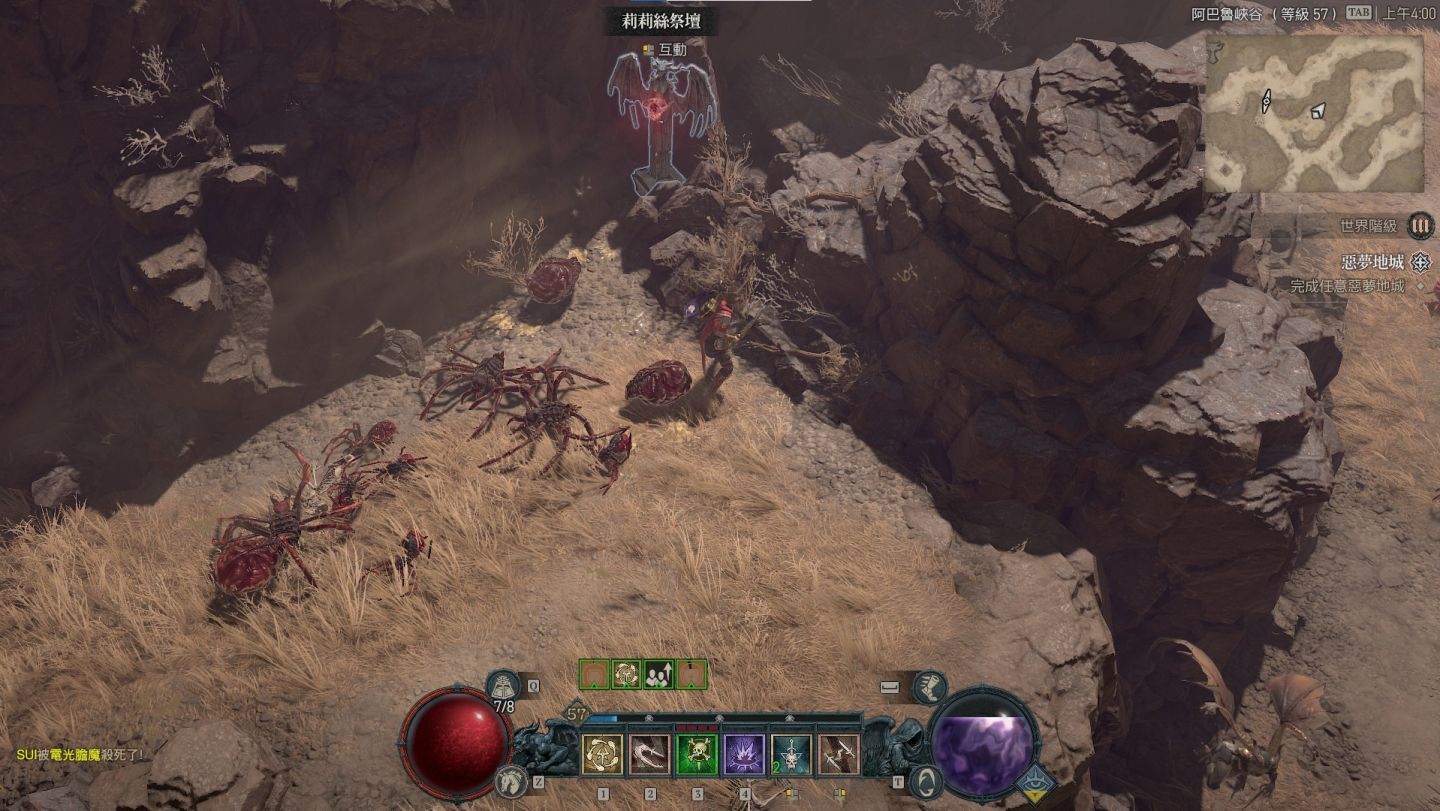This screenshot has width=1440, height=811.
Task: Activate the crossed bone blades skill
Action: click(838, 755)
